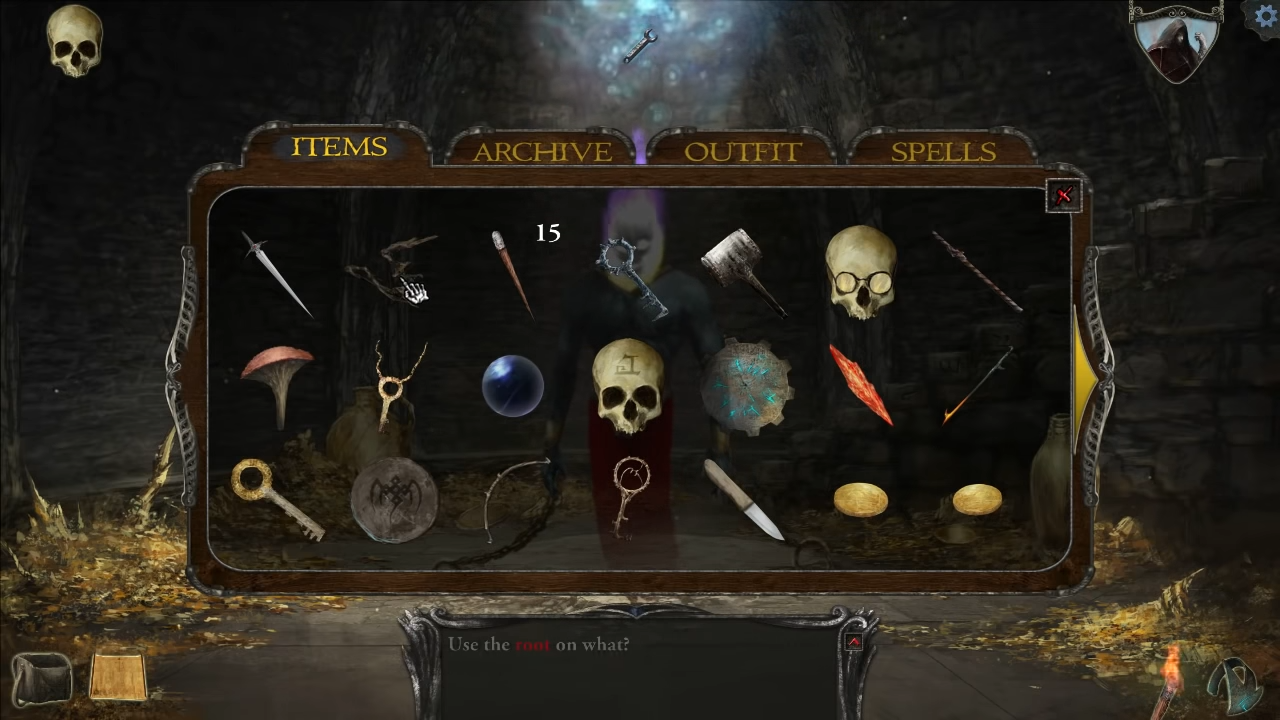Select the red mushroom item
1280x720 pixels.
coord(280,380)
